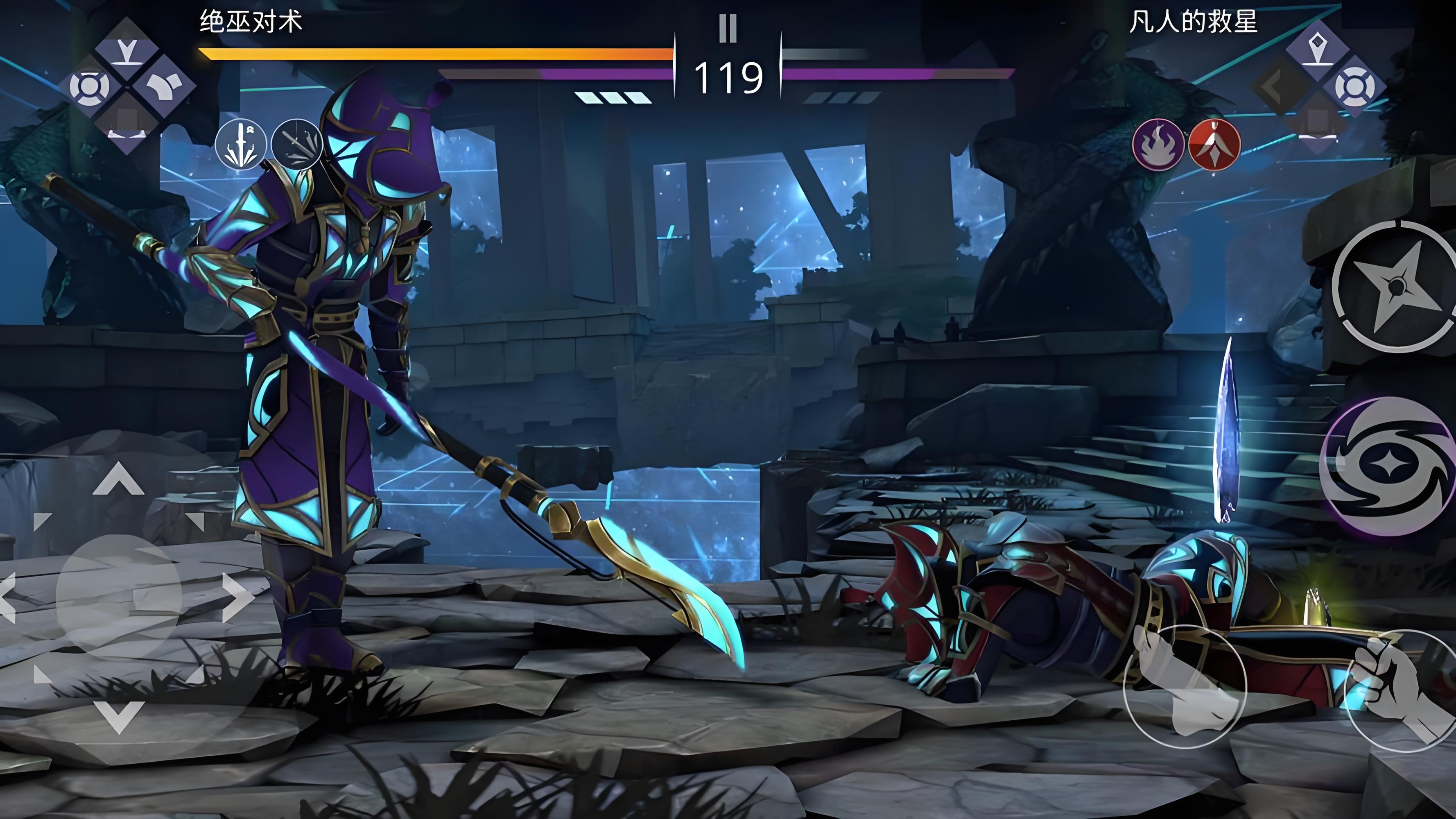This screenshot has height=819, width=1456.
Task: Crouch using the joystick down arrow
Action: click(x=119, y=715)
